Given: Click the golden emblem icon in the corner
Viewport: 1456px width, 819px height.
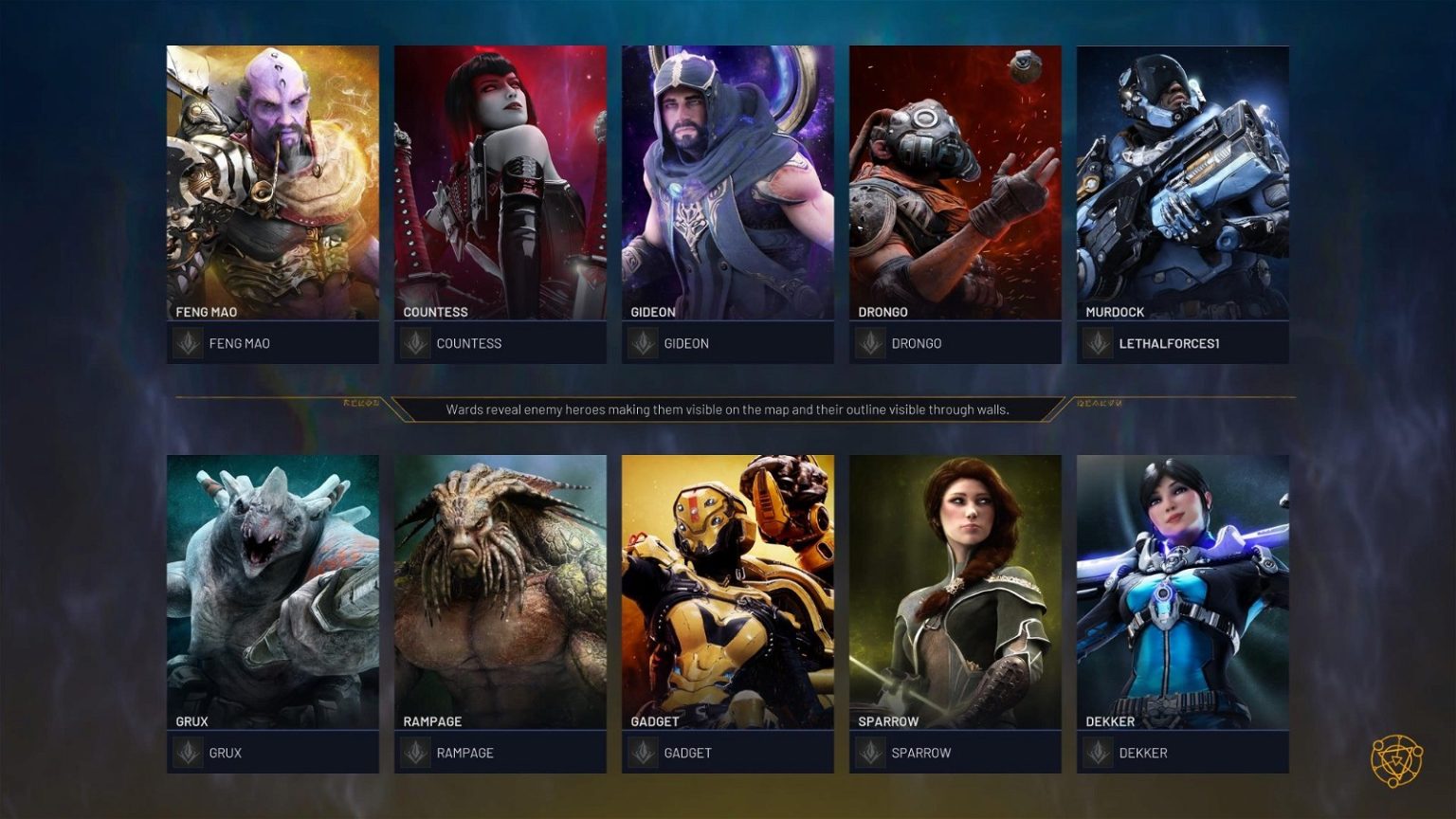Looking at the screenshot, I should (x=1396, y=760).
